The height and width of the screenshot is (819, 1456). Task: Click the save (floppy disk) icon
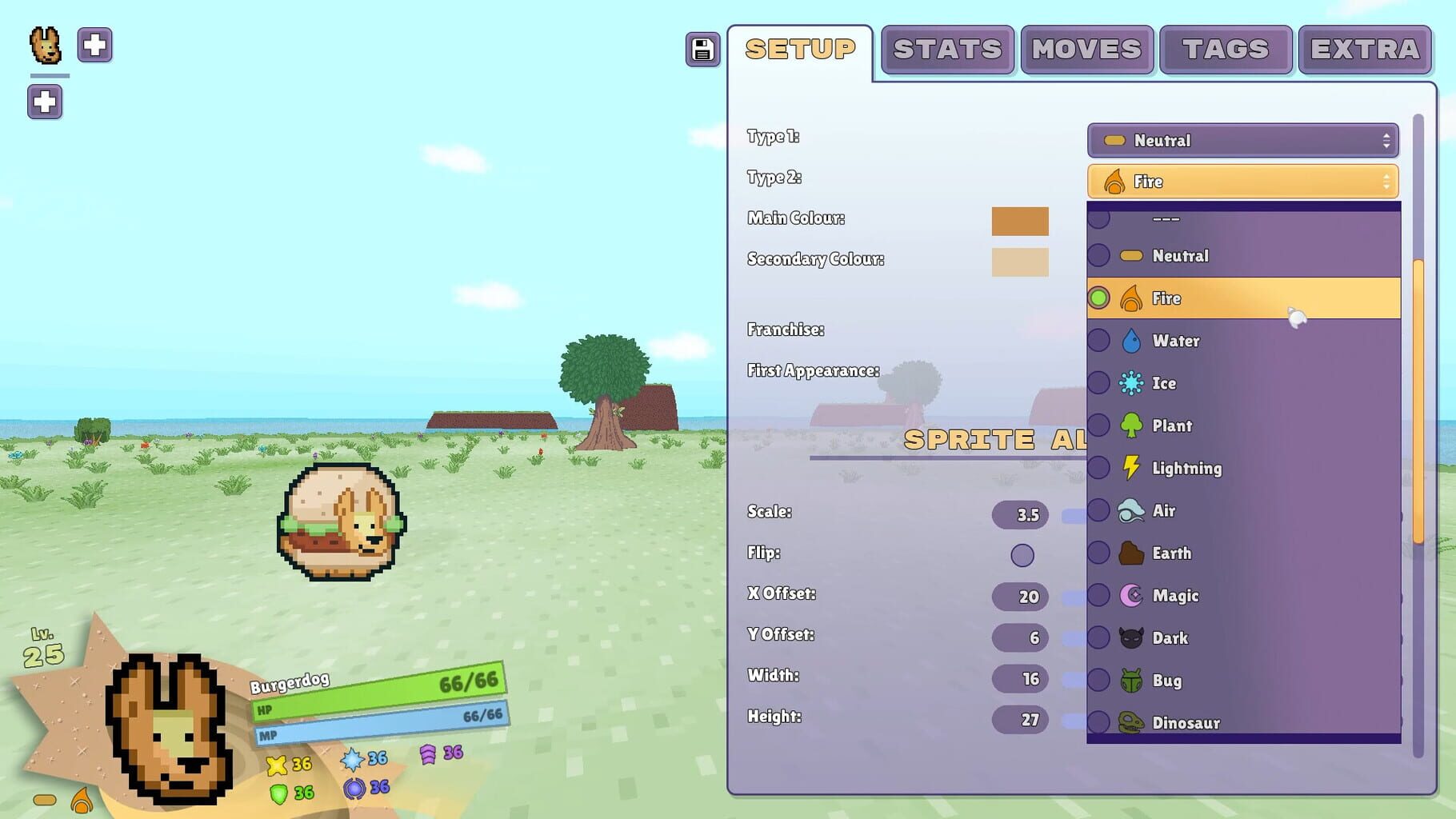click(702, 50)
